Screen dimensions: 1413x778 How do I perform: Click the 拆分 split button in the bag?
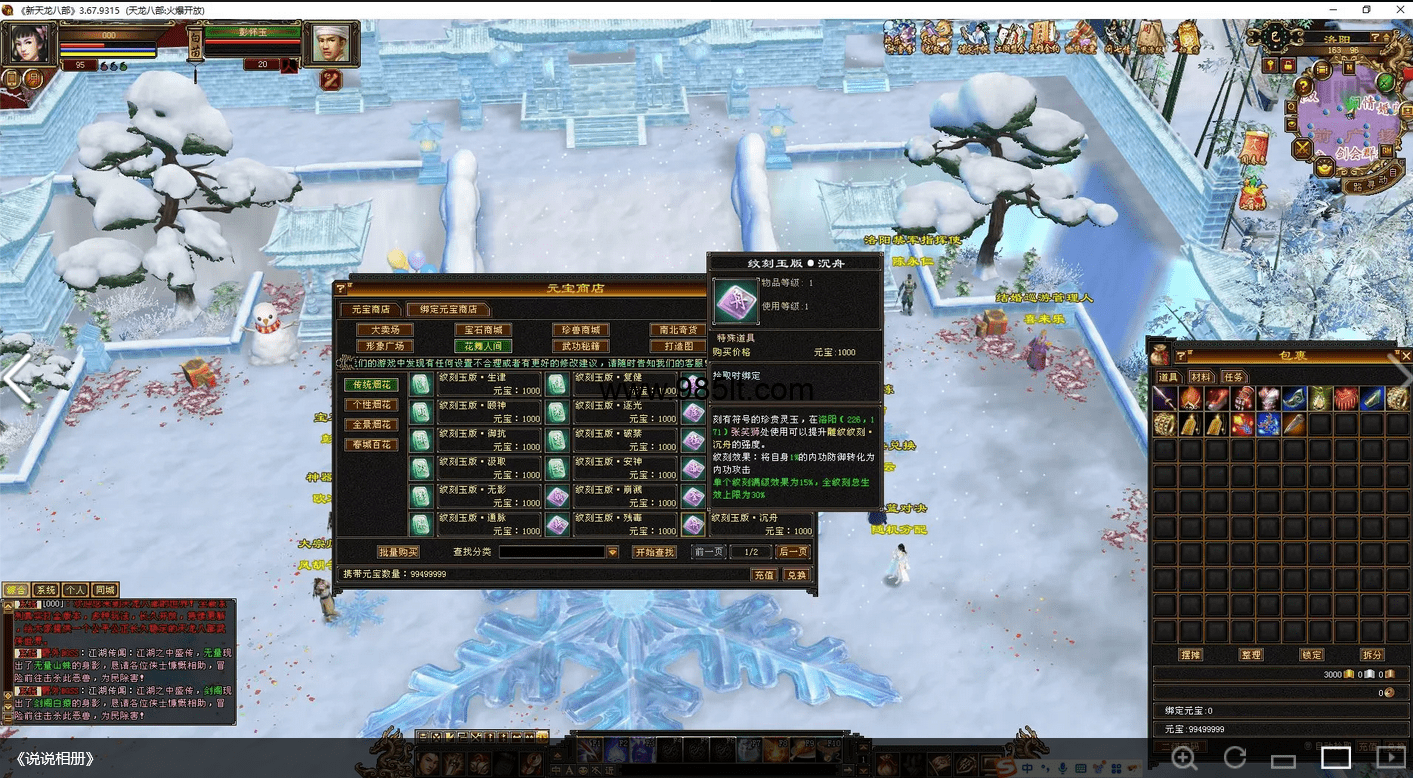1372,655
